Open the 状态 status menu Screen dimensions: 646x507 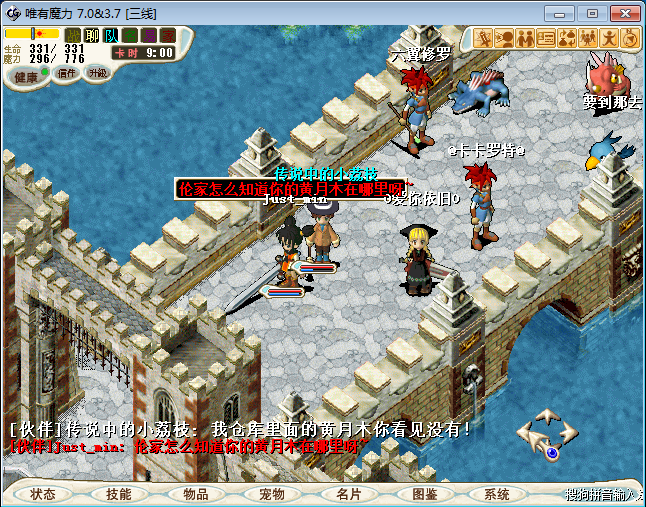point(43,494)
